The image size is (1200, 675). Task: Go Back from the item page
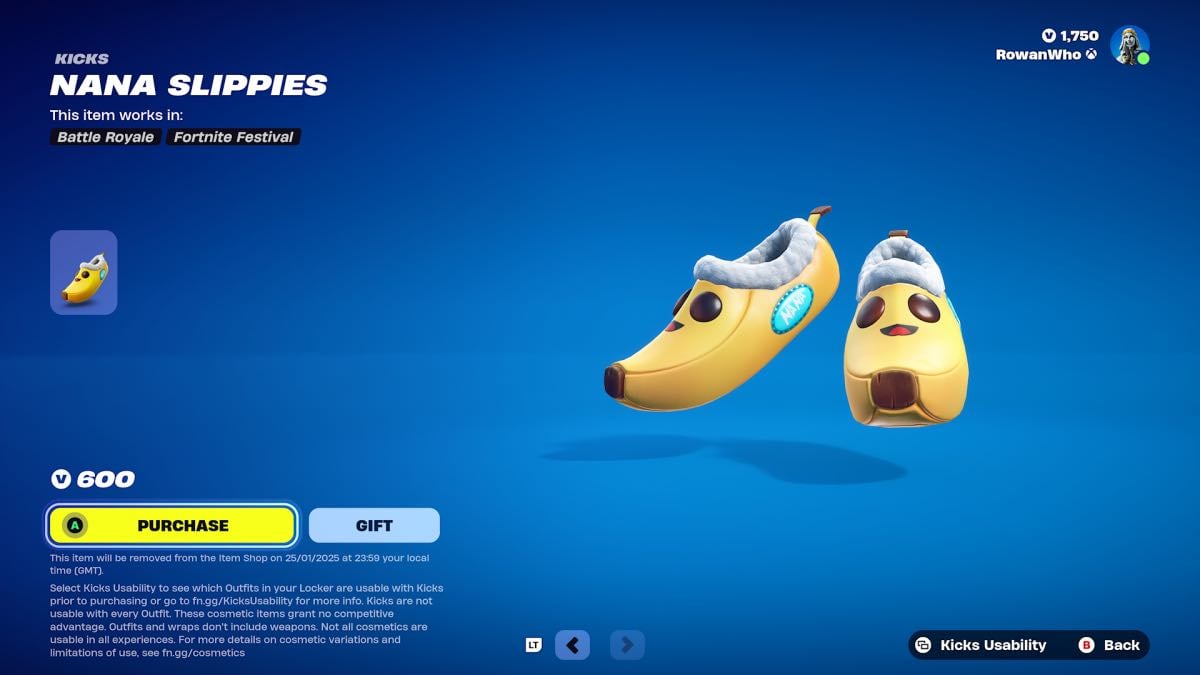click(x=1110, y=645)
